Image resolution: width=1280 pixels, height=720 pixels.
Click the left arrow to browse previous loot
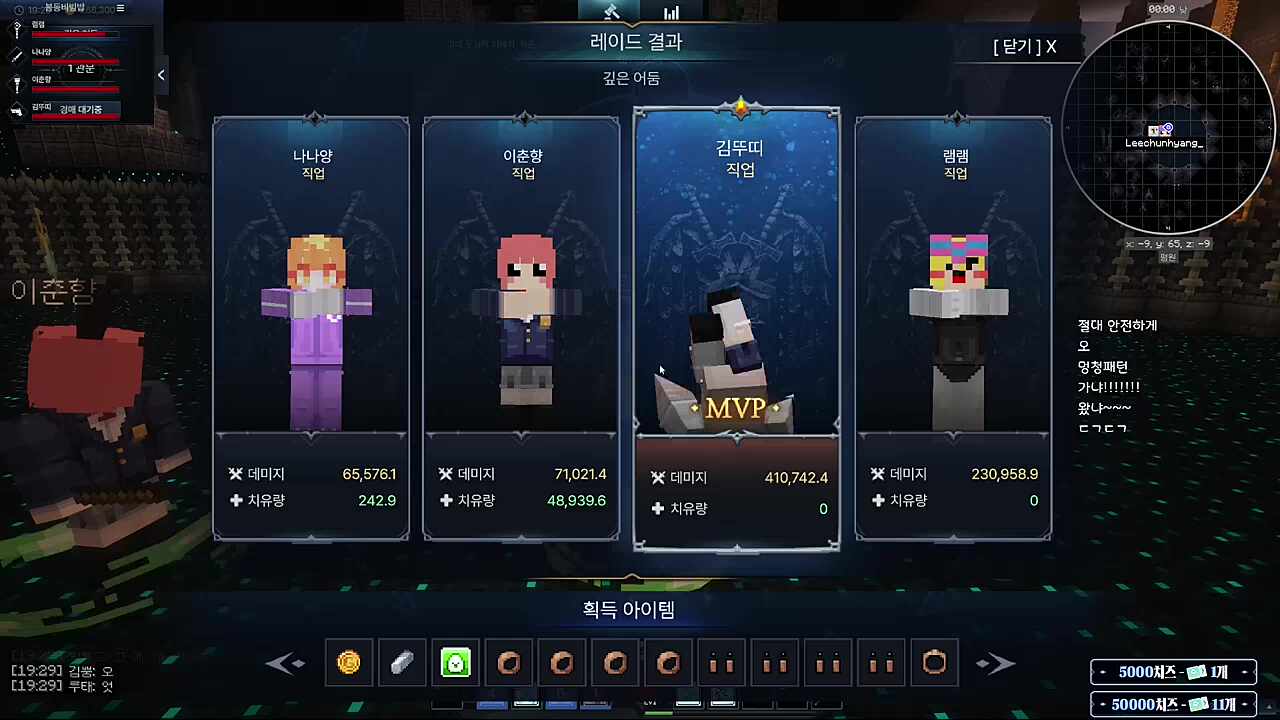(286, 663)
